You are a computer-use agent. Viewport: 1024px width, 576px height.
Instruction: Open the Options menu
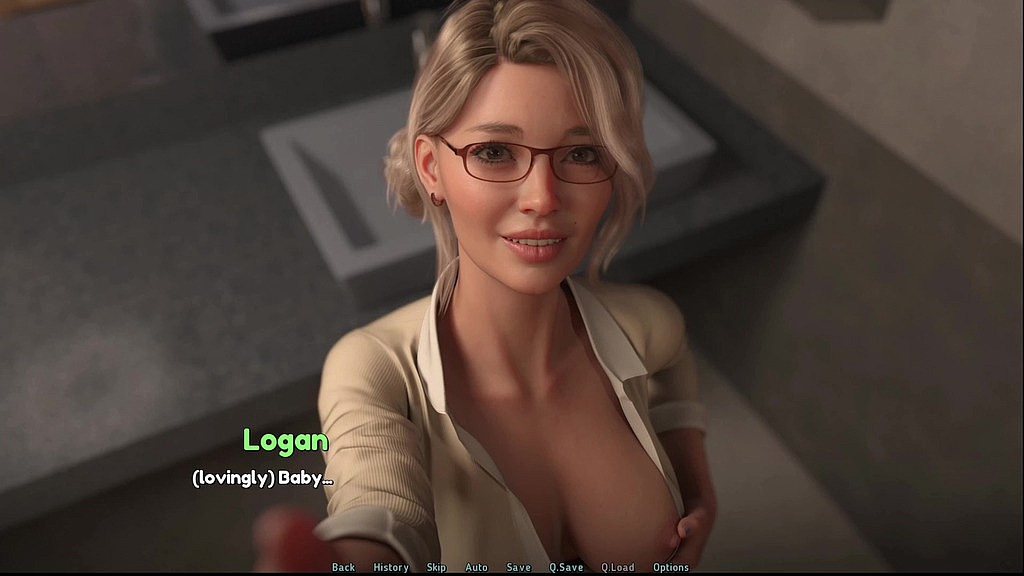[671, 567]
